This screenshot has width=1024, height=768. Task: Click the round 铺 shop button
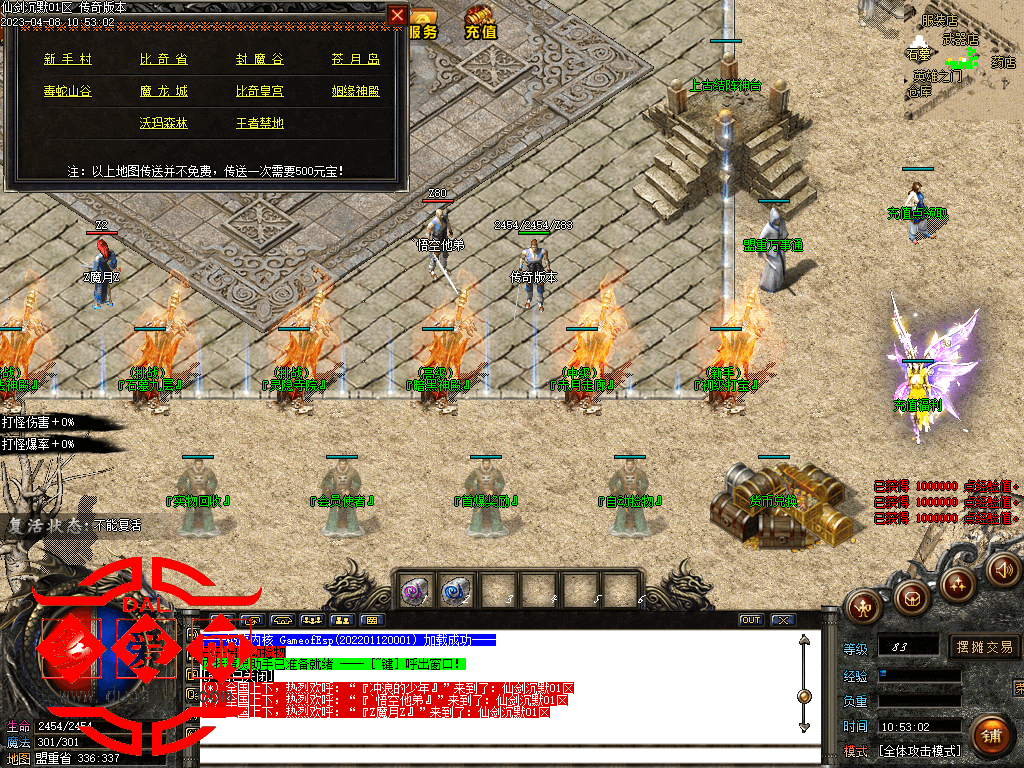click(990, 736)
